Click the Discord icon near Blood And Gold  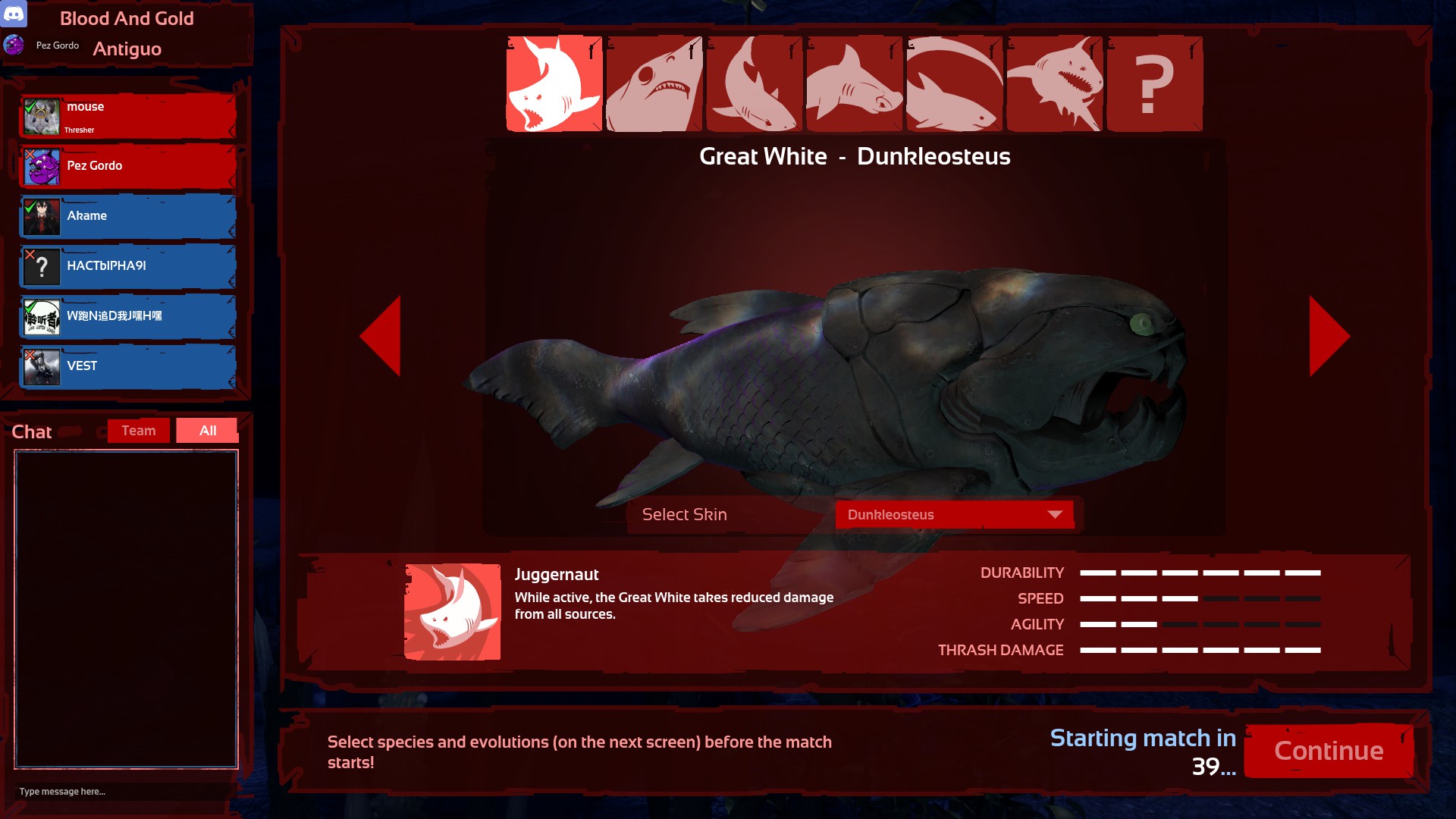(x=13, y=15)
